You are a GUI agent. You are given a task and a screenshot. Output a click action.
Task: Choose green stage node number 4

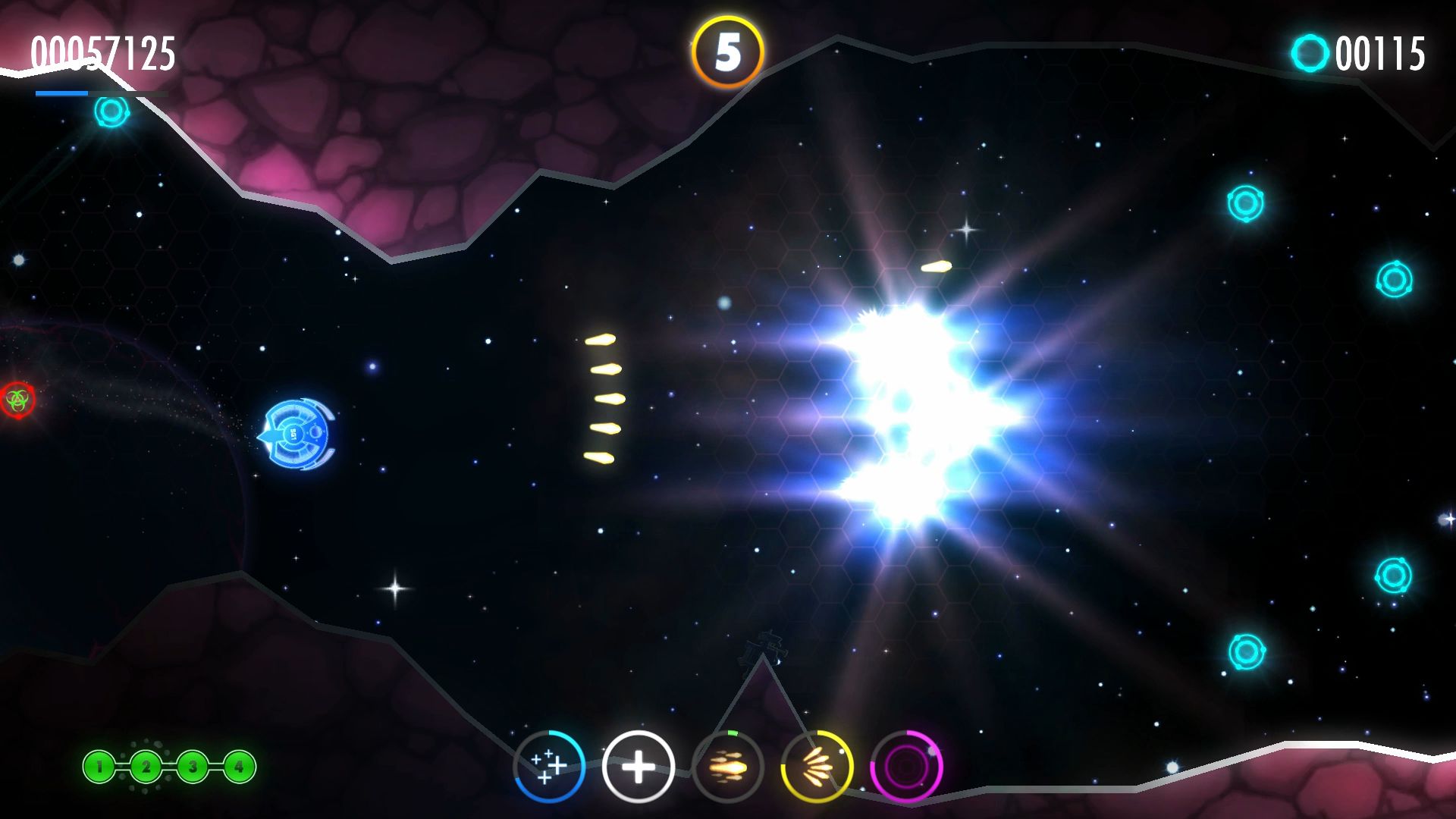click(239, 767)
